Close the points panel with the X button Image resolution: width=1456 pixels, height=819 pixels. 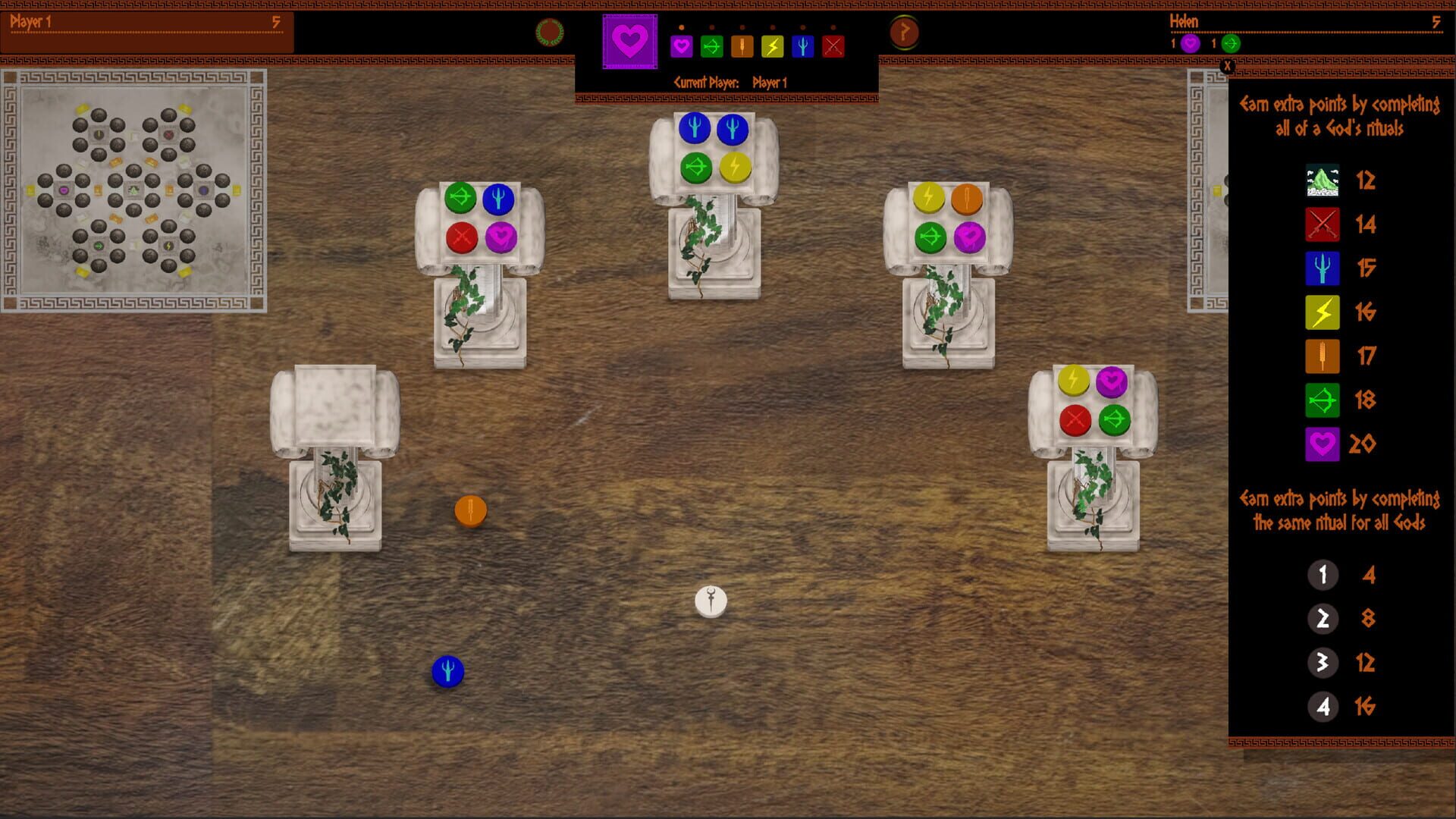[x=1228, y=67]
